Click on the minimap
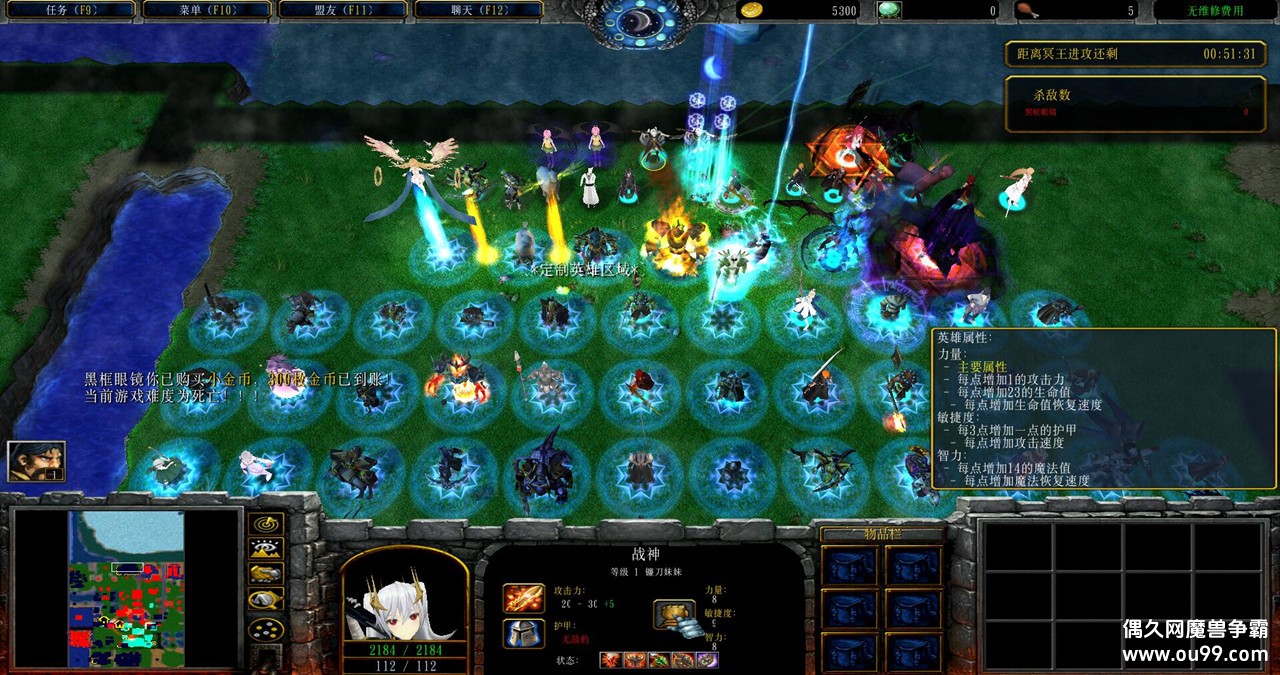This screenshot has height=675, width=1280. tap(125, 589)
